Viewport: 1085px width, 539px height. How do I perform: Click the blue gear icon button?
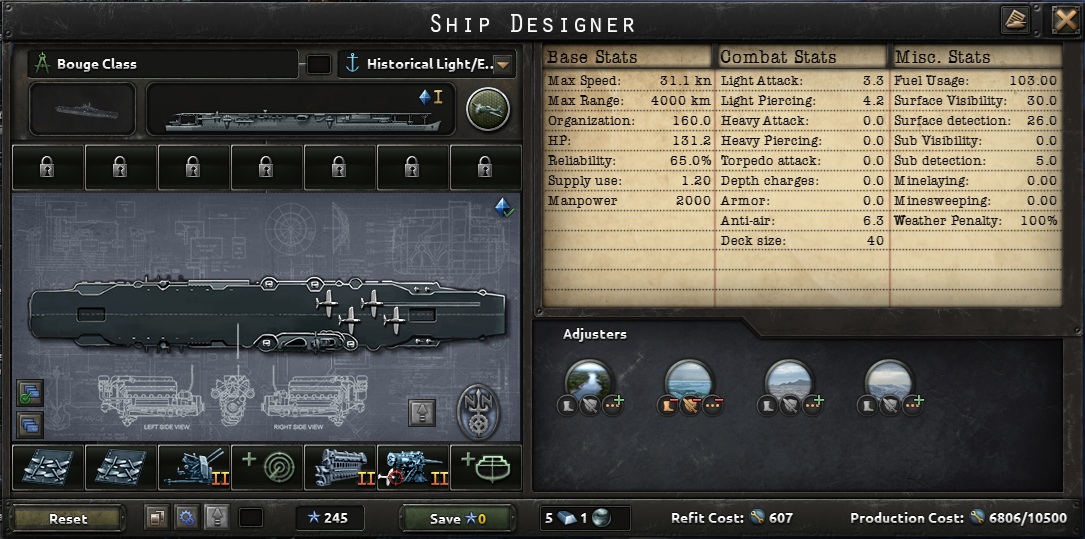tap(185, 518)
